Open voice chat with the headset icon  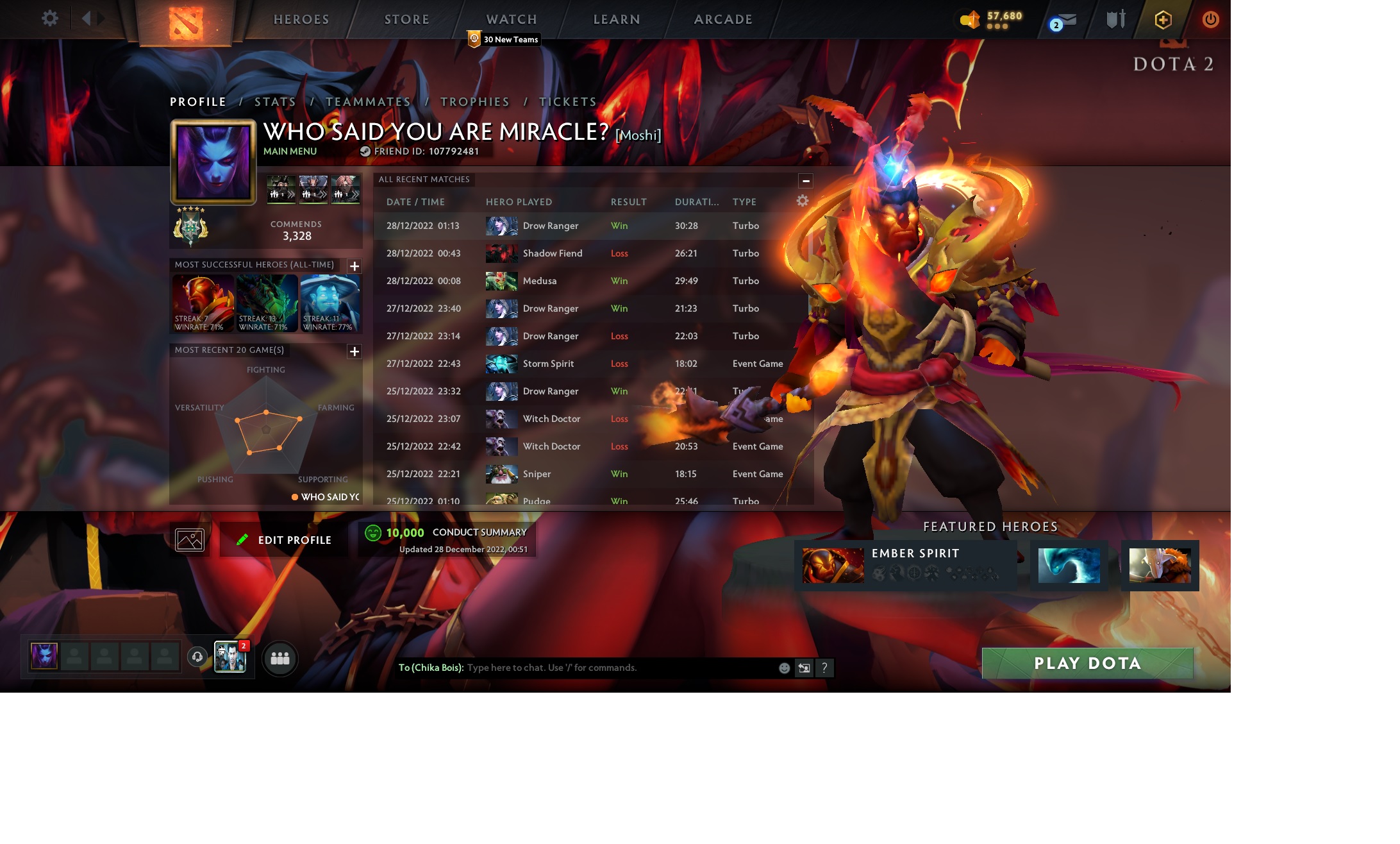(197, 657)
